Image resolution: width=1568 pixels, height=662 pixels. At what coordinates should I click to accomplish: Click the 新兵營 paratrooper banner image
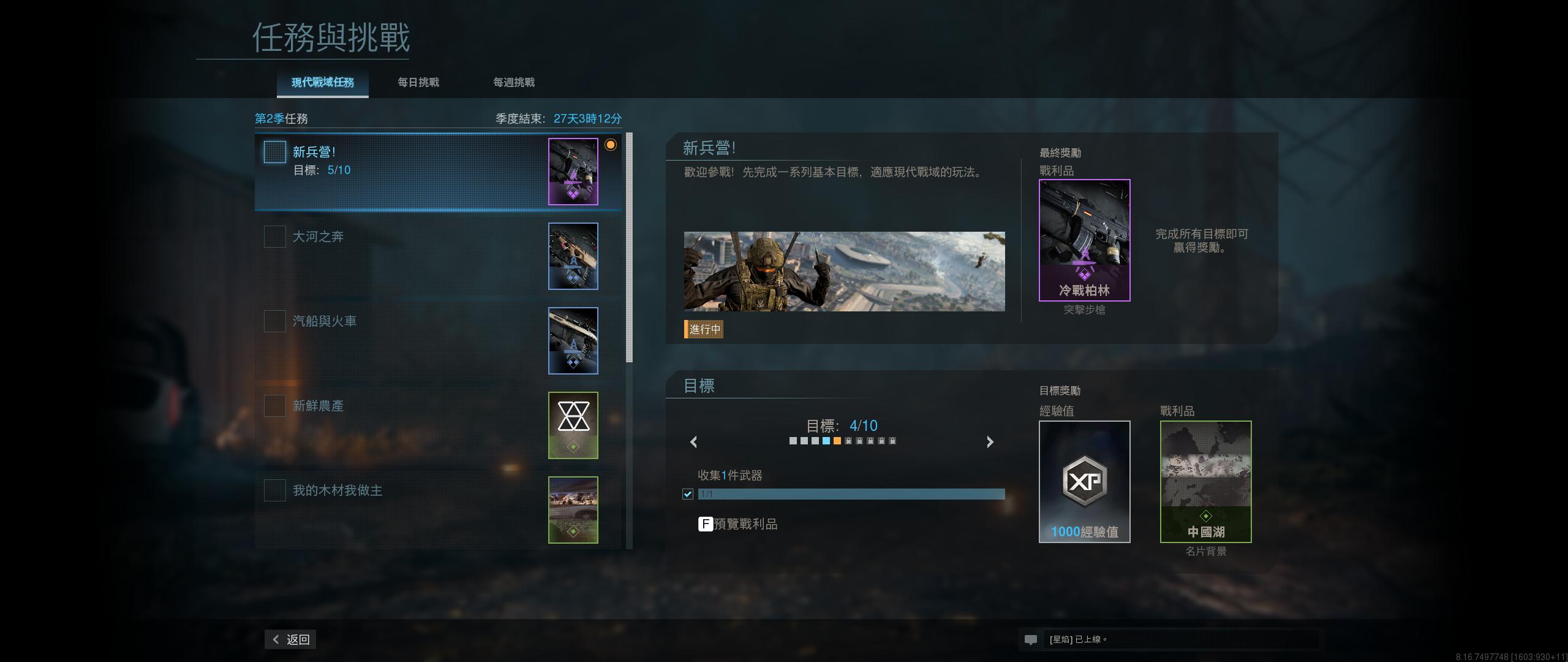coord(844,271)
